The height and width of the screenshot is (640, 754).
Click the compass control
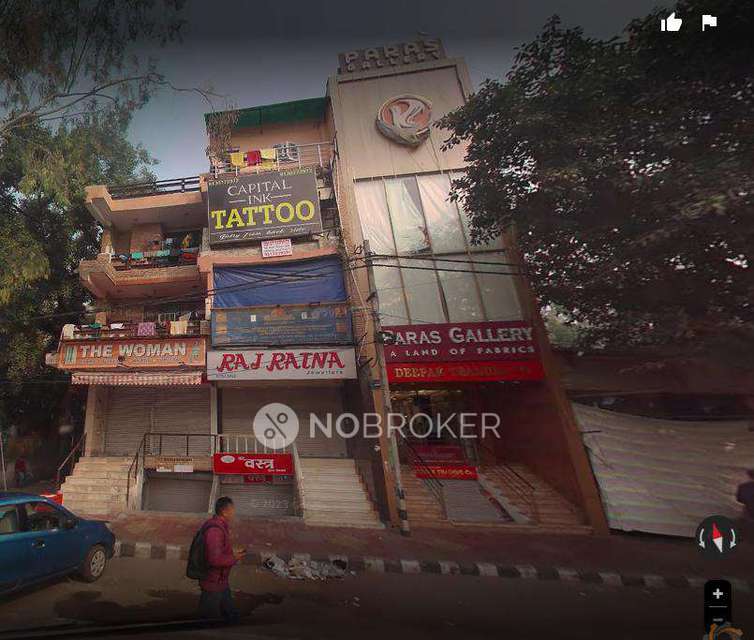pyautogui.click(x=717, y=537)
